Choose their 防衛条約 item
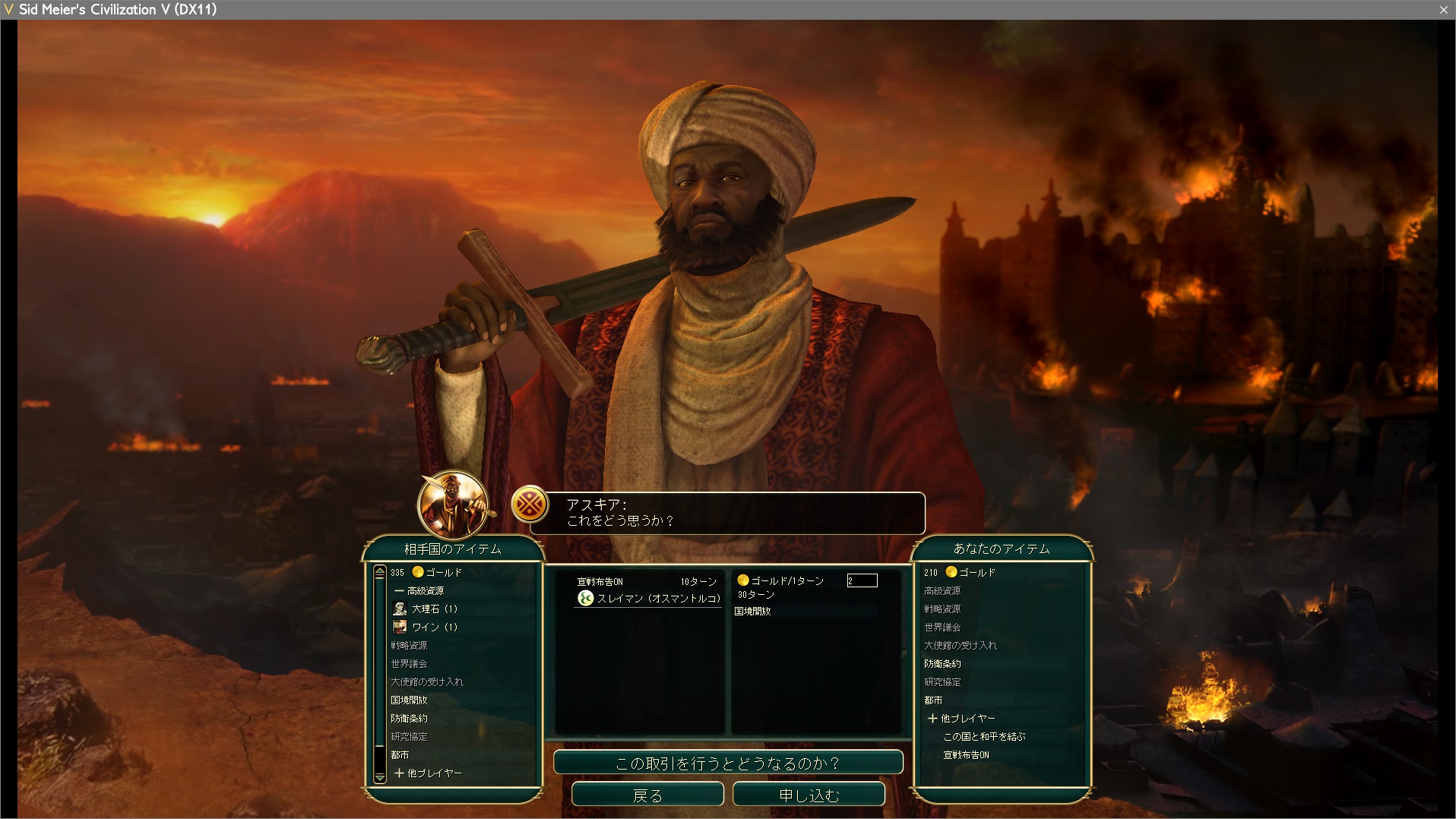The height and width of the screenshot is (819, 1456). pos(409,718)
